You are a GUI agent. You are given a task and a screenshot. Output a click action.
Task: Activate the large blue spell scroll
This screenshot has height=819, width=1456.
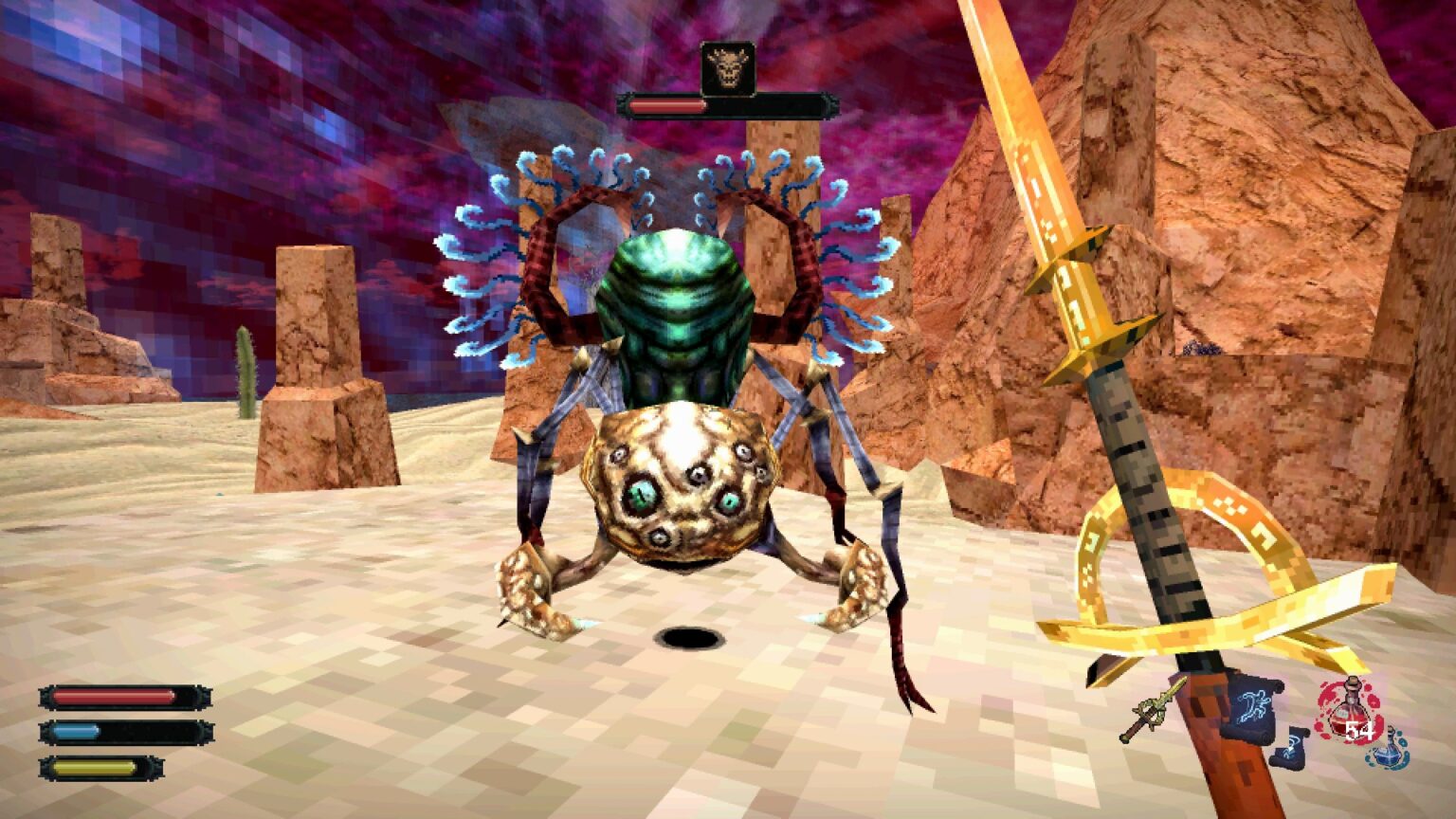tap(1253, 707)
